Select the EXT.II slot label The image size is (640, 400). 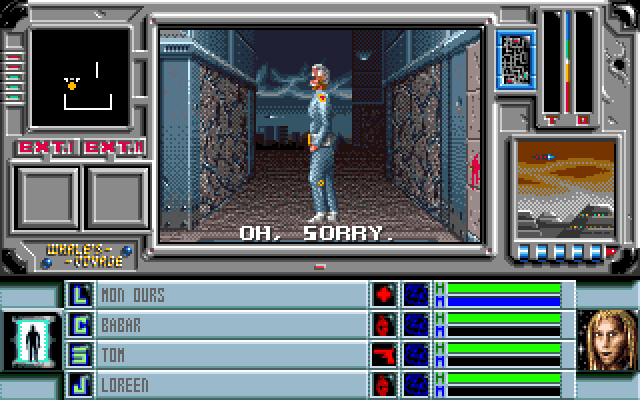tap(114, 148)
